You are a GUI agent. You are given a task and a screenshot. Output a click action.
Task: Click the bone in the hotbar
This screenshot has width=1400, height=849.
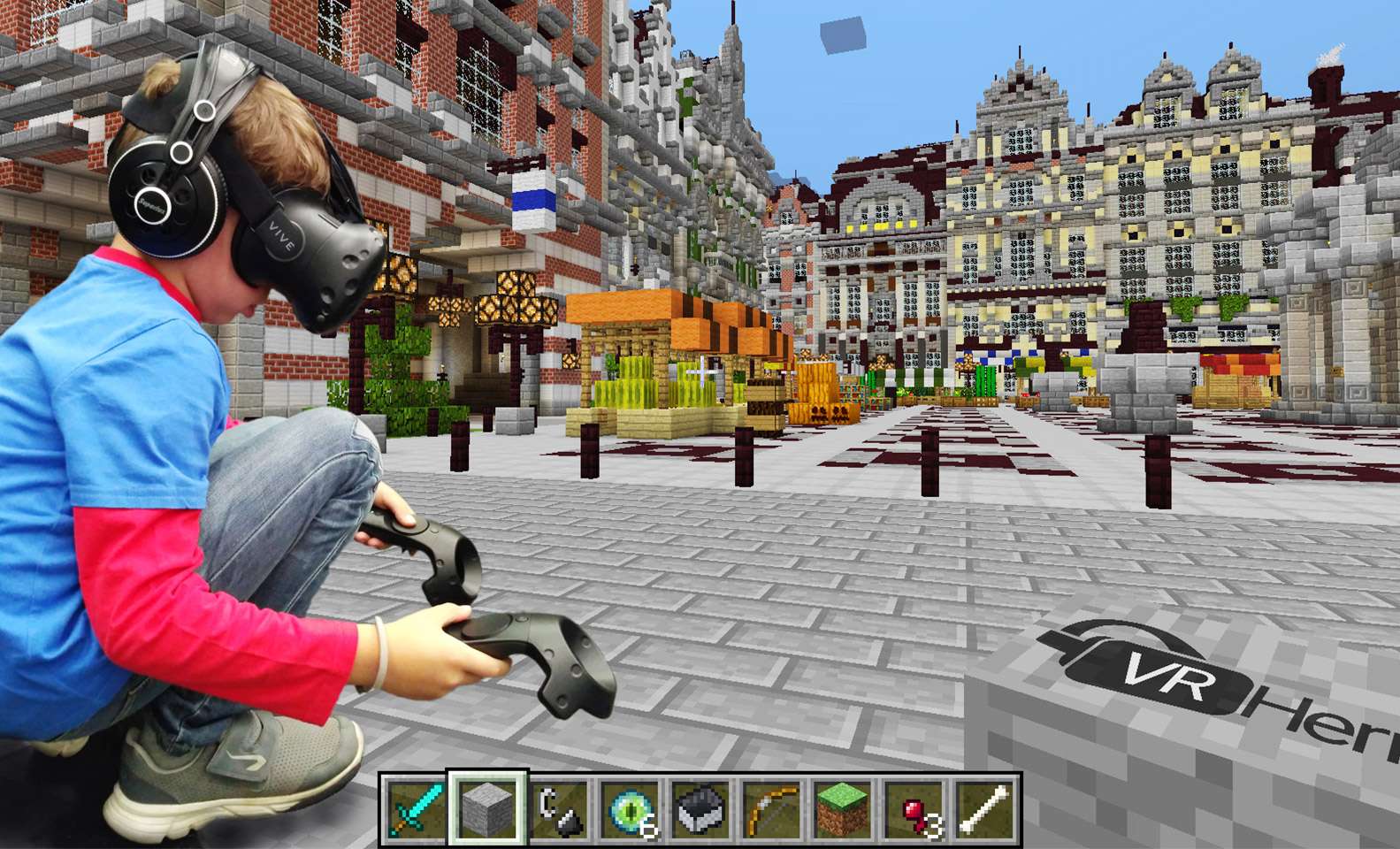pos(984,809)
